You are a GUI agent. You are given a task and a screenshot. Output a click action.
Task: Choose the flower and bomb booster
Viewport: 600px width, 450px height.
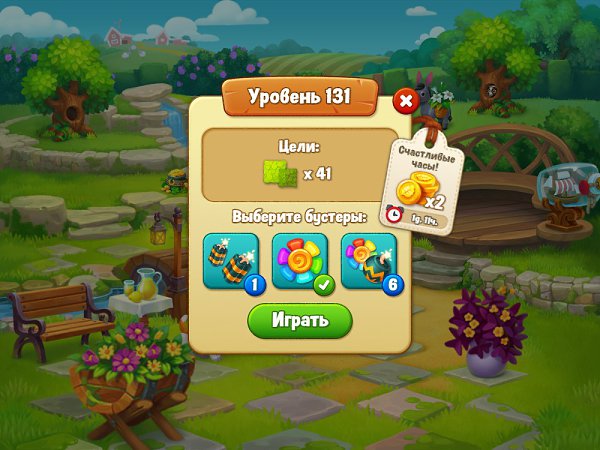367,260
